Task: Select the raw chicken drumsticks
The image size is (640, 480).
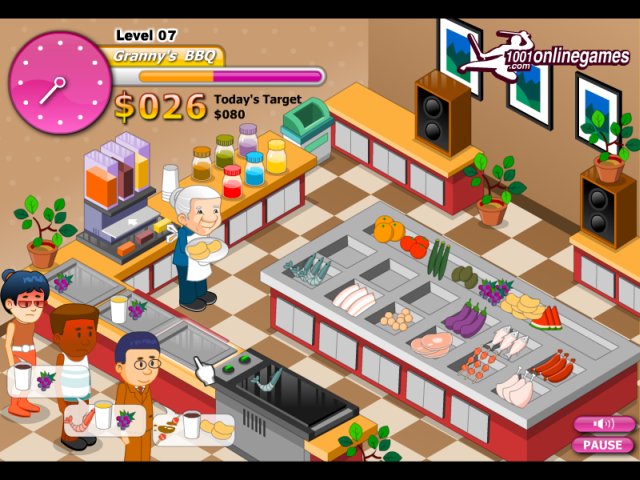Action: [x=516, y=389]
